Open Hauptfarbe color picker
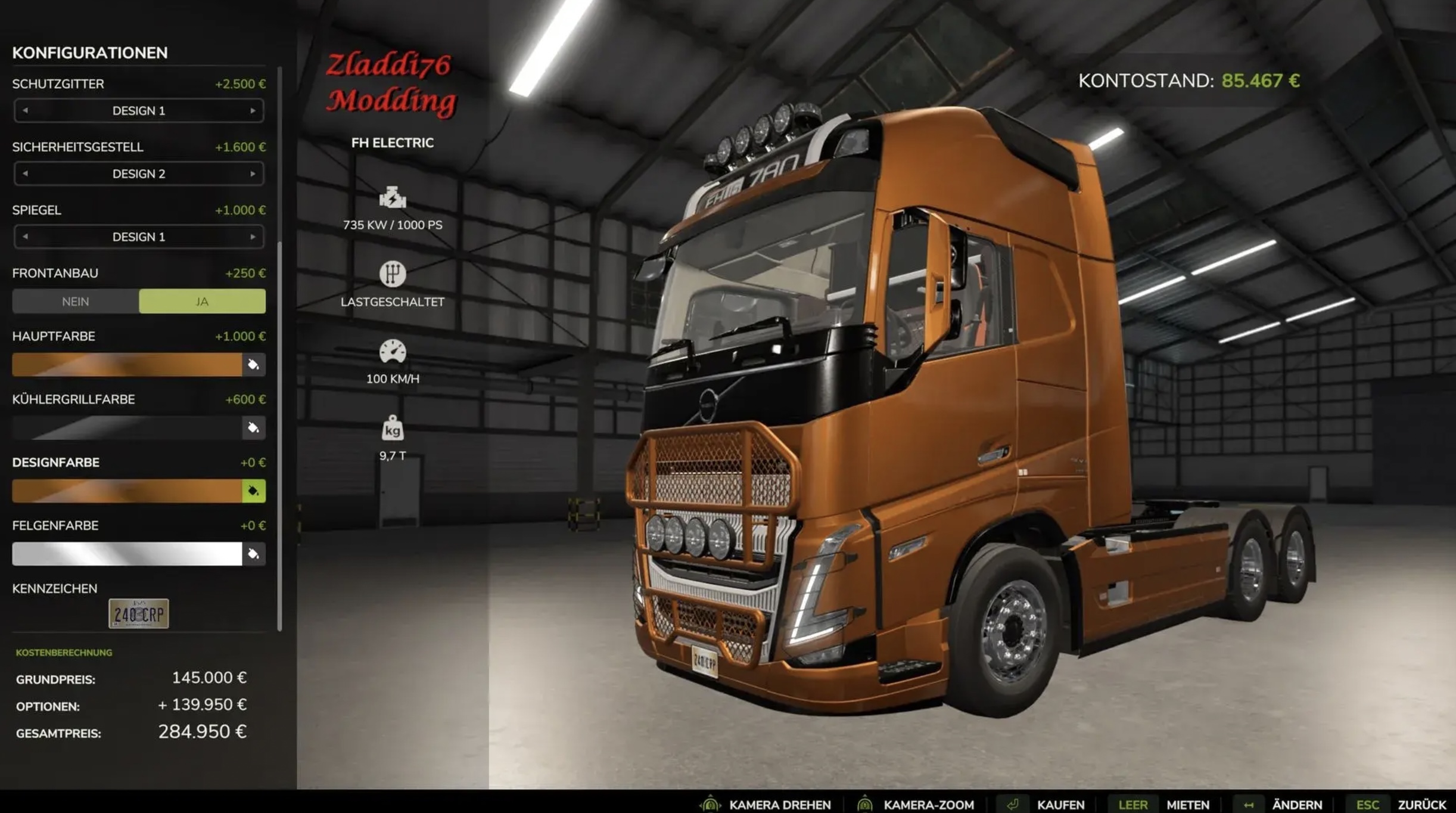Image resolution: width=1456 pixels, height=813 pixels. click(253, 365)
